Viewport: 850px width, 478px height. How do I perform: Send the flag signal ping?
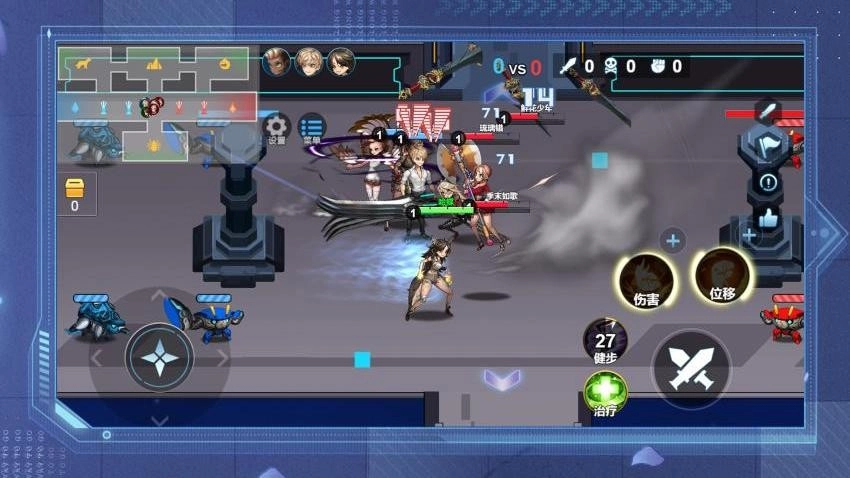767,144
